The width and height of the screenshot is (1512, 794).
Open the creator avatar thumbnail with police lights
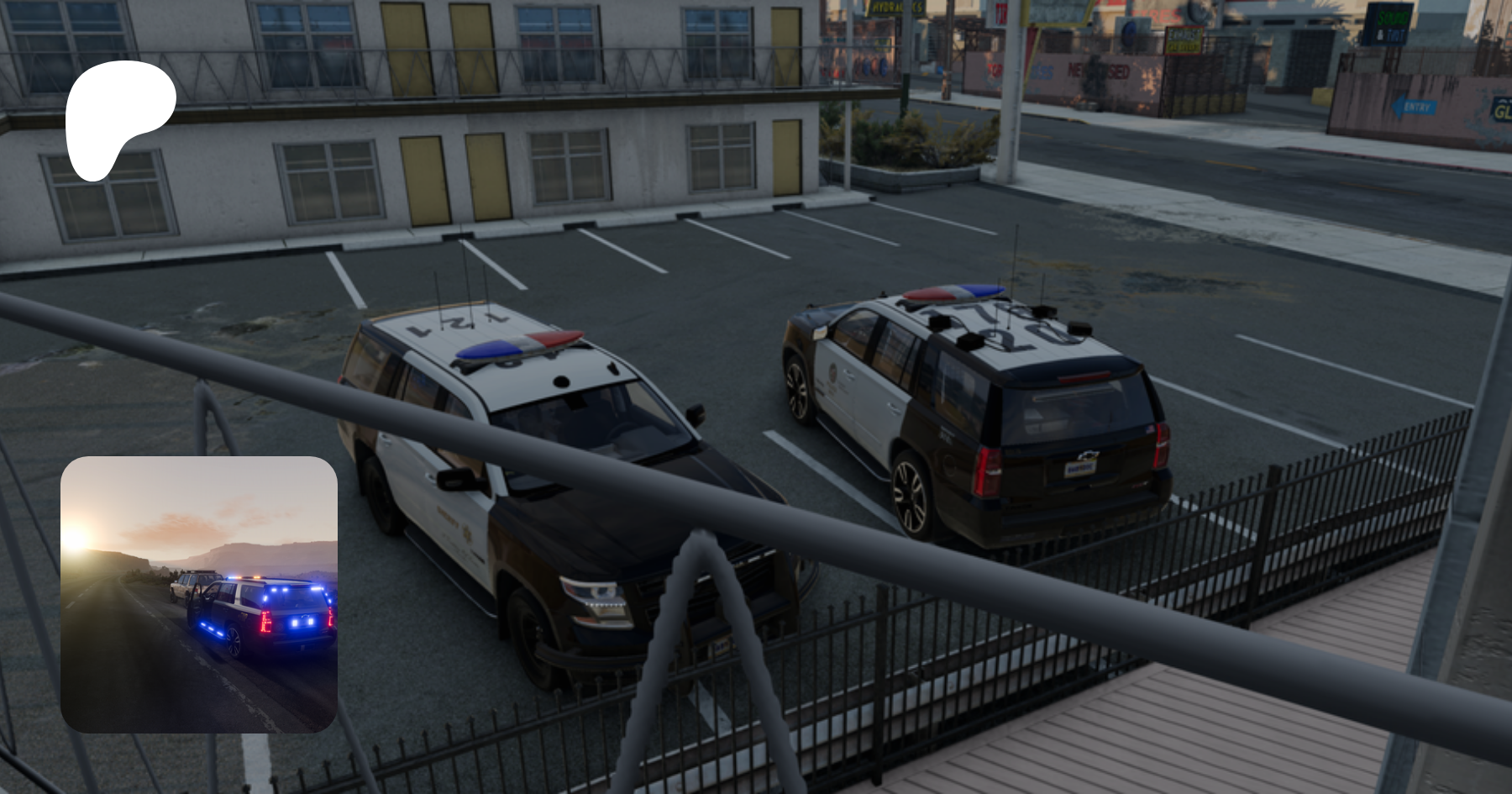[199, 594]
